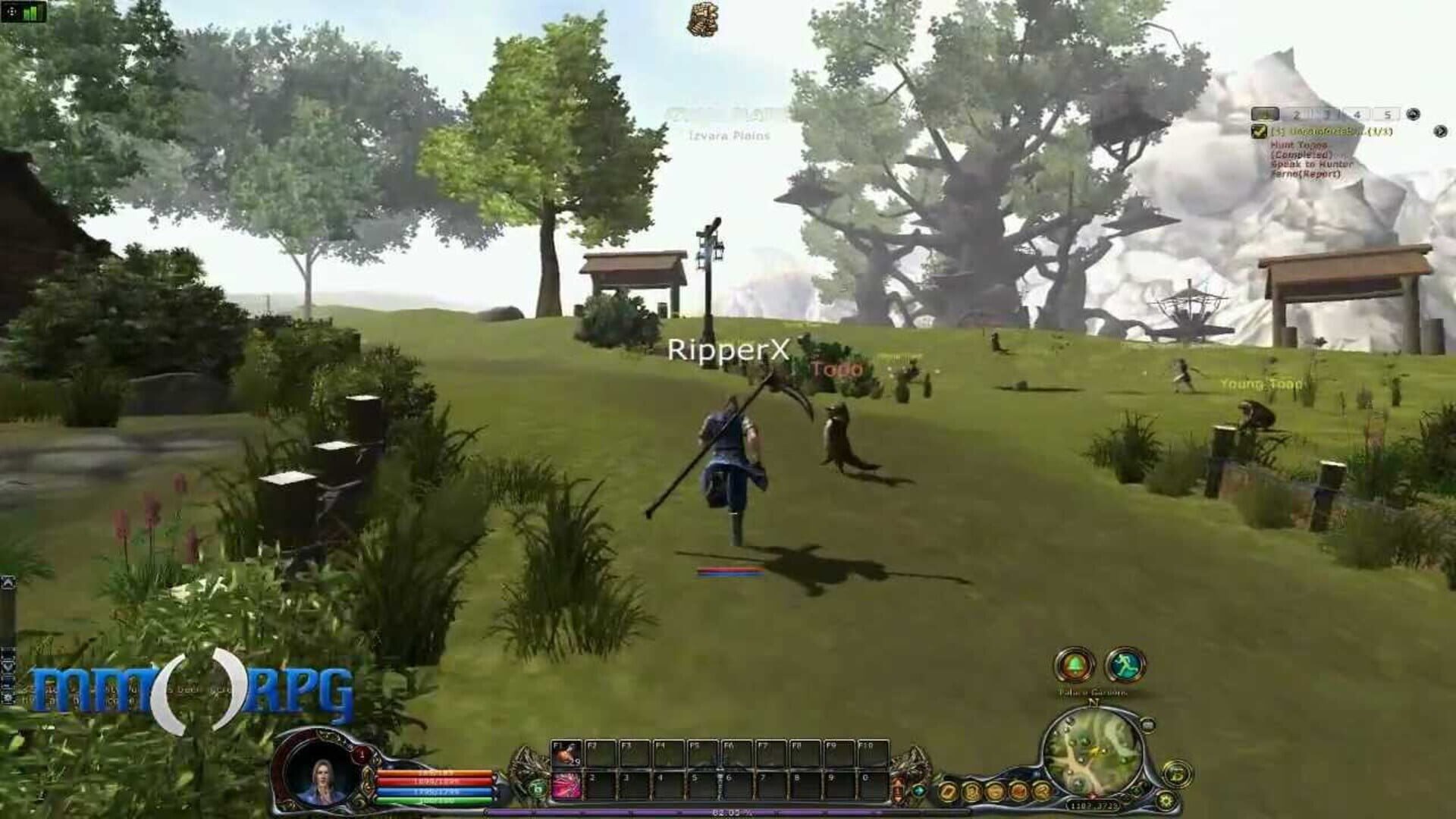Viewport: 1456px width, 819px height.
Task: Select the pink skill icon in hotbar slot 1
Action: 566,786
